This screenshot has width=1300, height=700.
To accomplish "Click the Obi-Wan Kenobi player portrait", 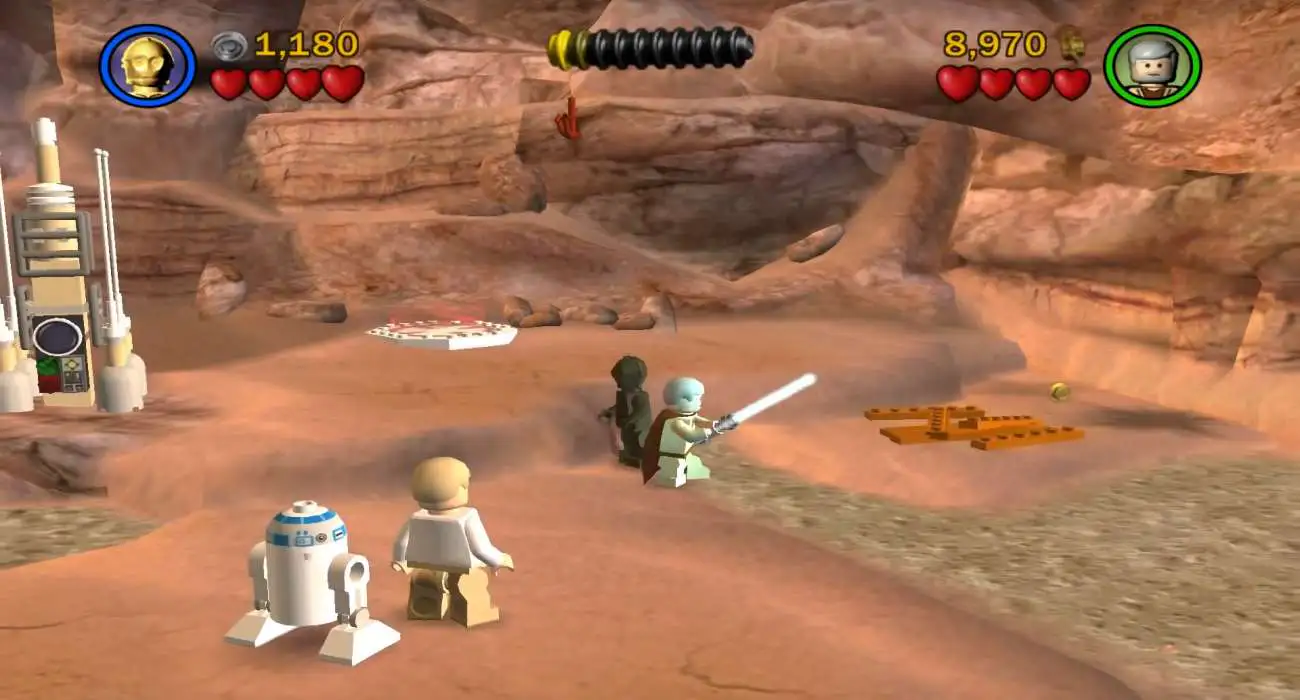I will pos(1151,66).
